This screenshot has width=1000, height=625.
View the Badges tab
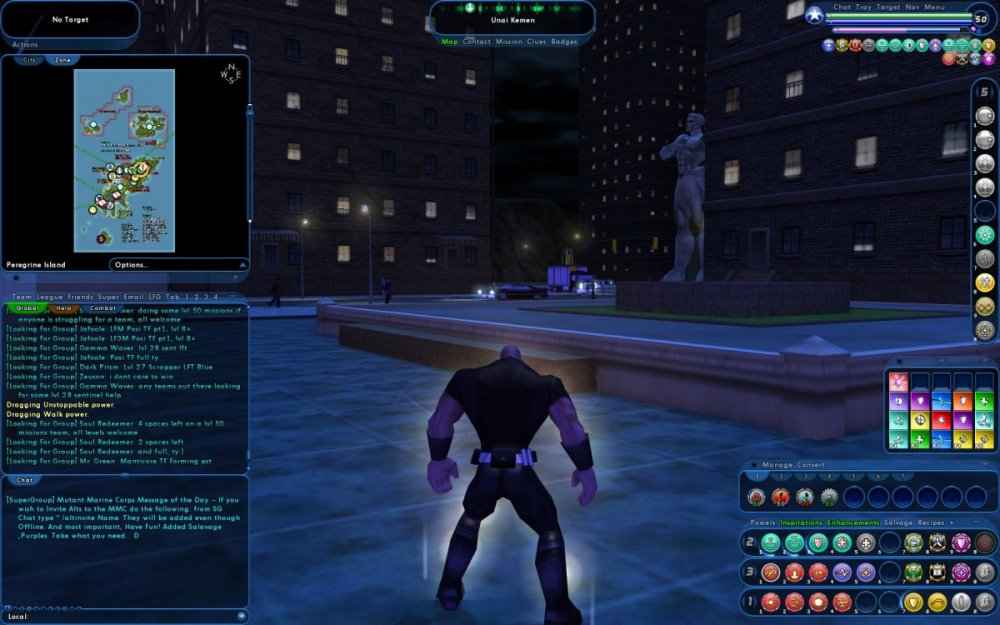(565, 42)
